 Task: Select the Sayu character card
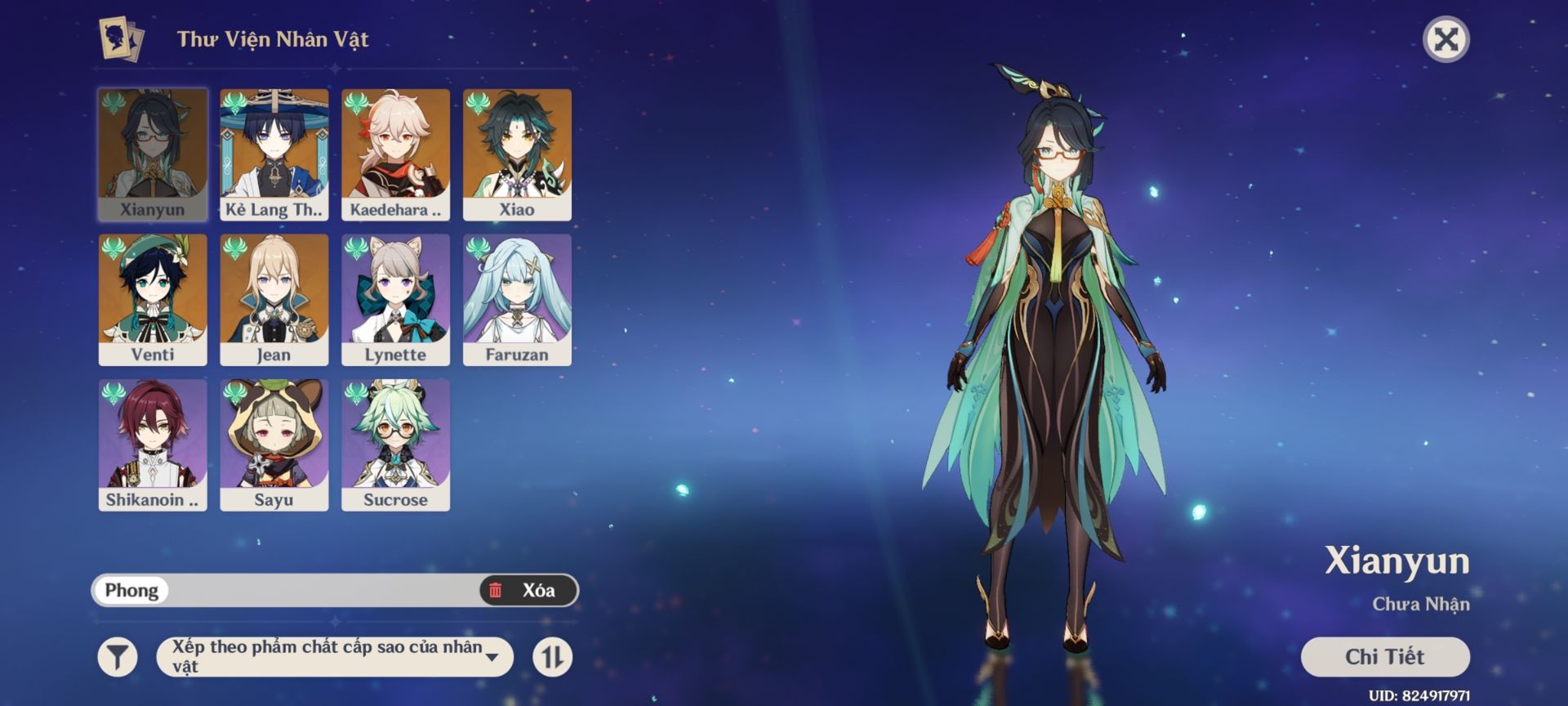click(274, 445)
